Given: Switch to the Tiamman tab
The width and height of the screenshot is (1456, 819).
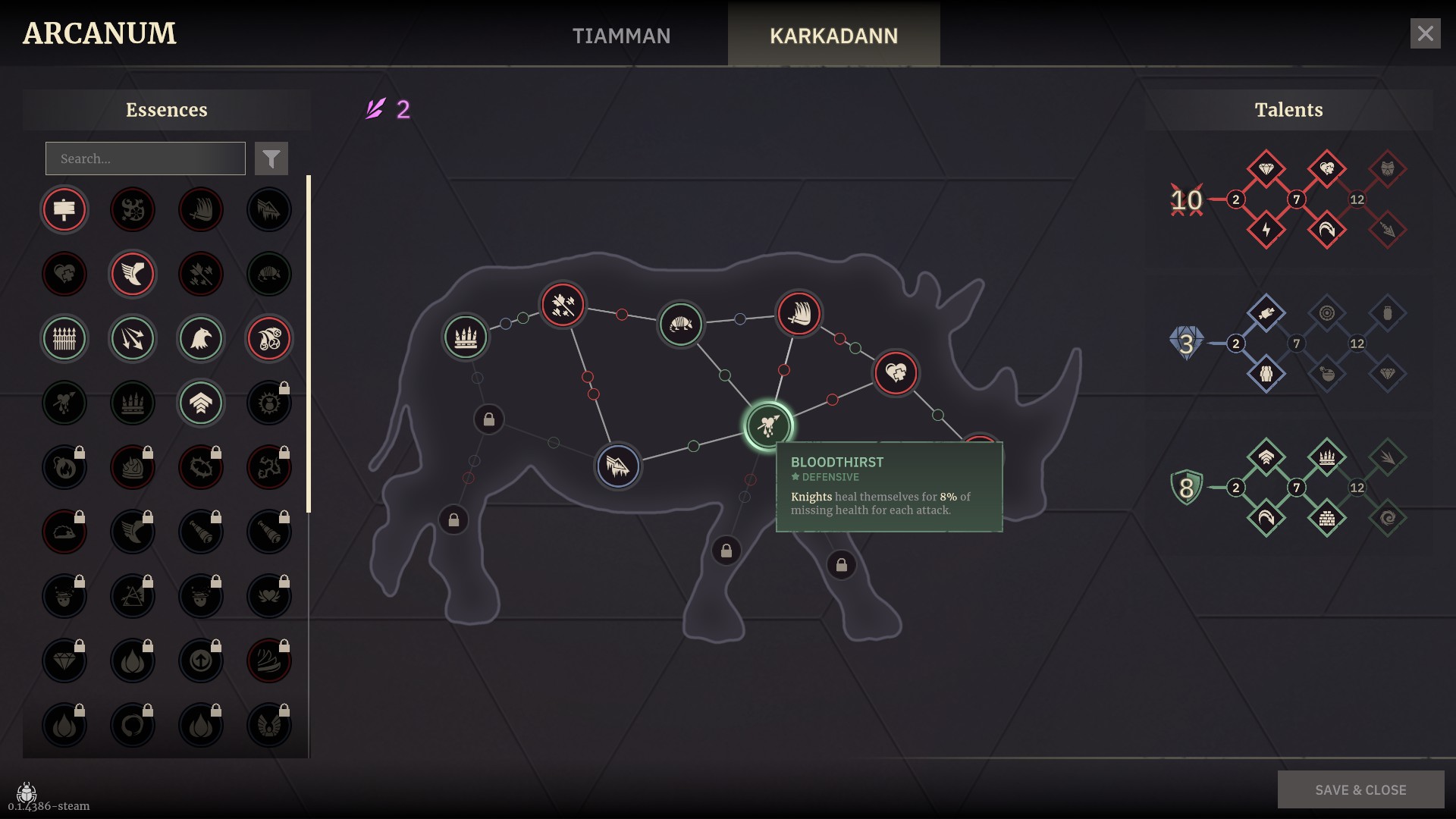Looking at the screenshot, I should click(621, 36).
